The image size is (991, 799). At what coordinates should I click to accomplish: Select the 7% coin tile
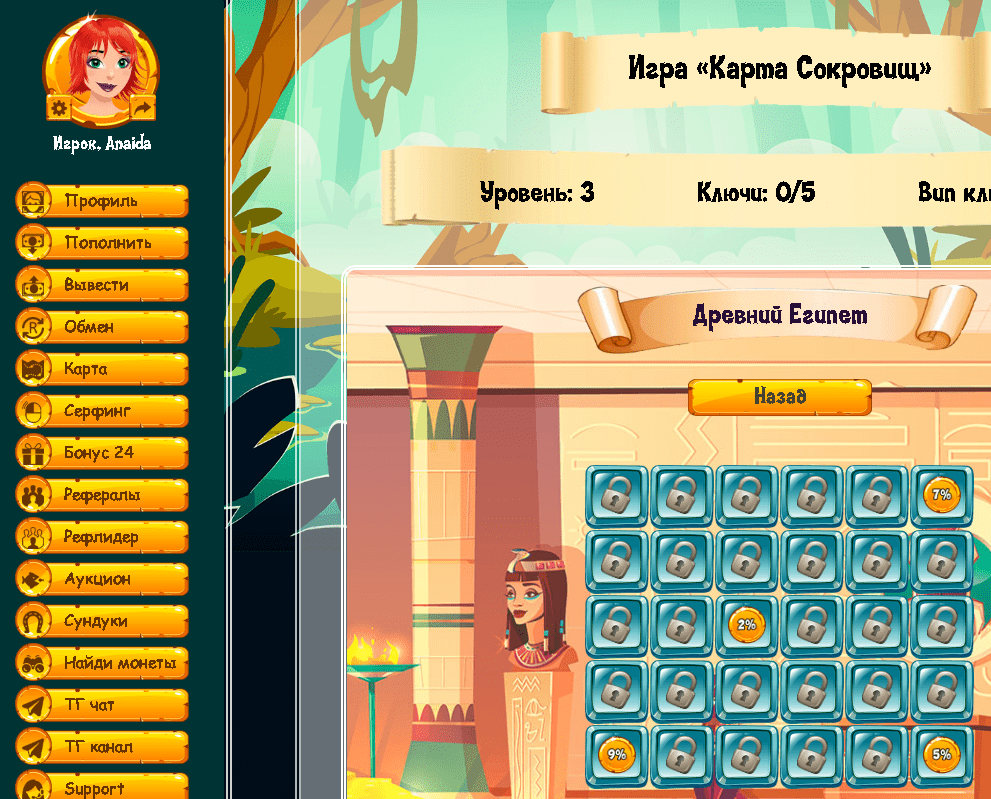pyautogui.click(x=941, y=495)
